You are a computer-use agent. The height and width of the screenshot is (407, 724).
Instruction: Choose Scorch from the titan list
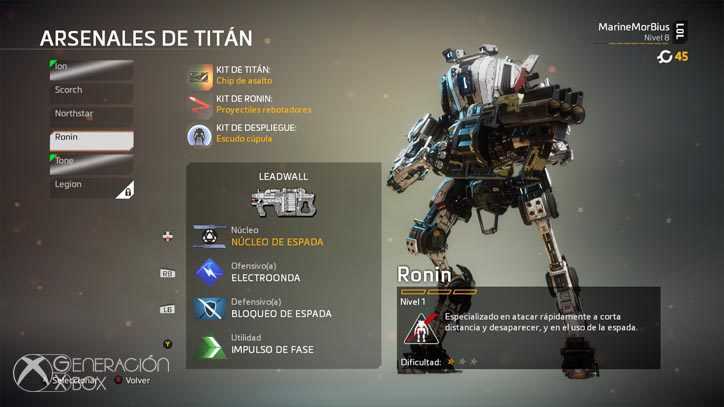click(x=92, y=91)
